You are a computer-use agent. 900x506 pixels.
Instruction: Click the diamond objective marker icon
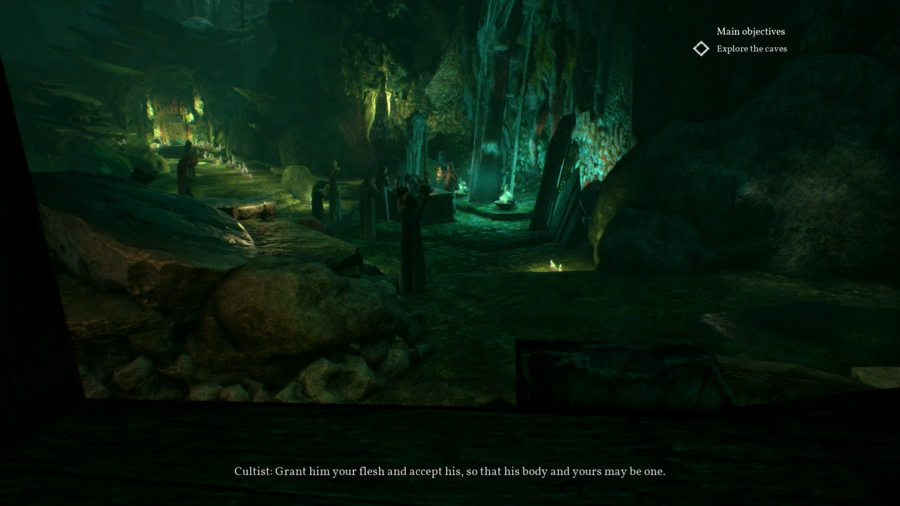coord(701,49)
